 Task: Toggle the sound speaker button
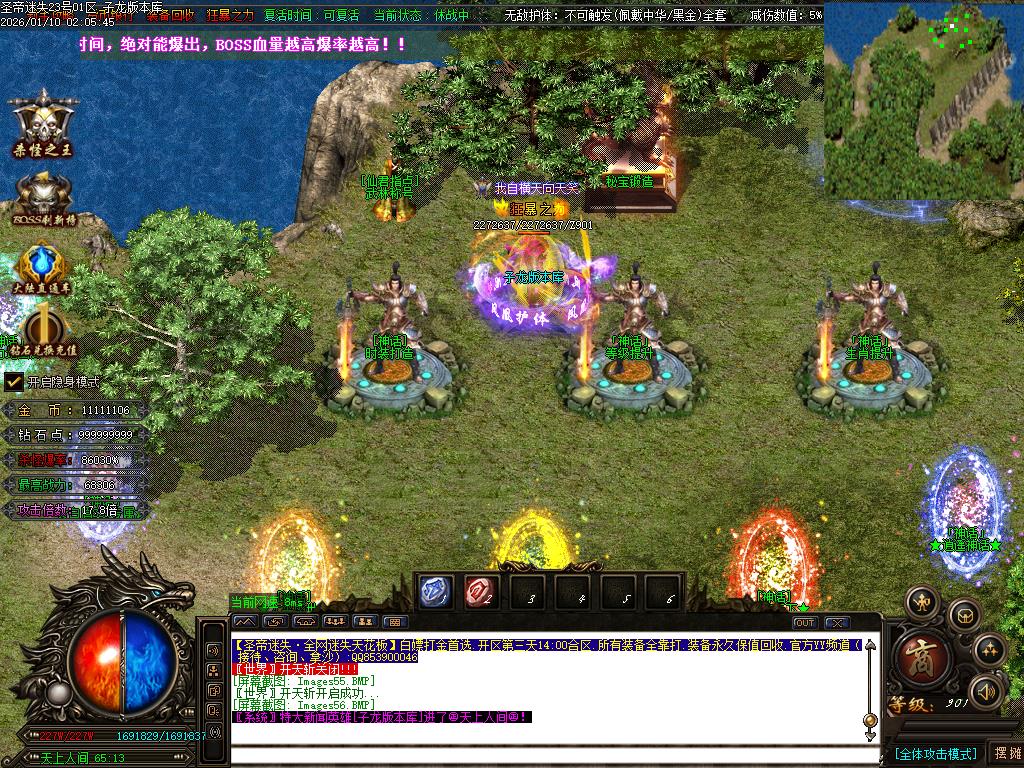pos(987,690)
